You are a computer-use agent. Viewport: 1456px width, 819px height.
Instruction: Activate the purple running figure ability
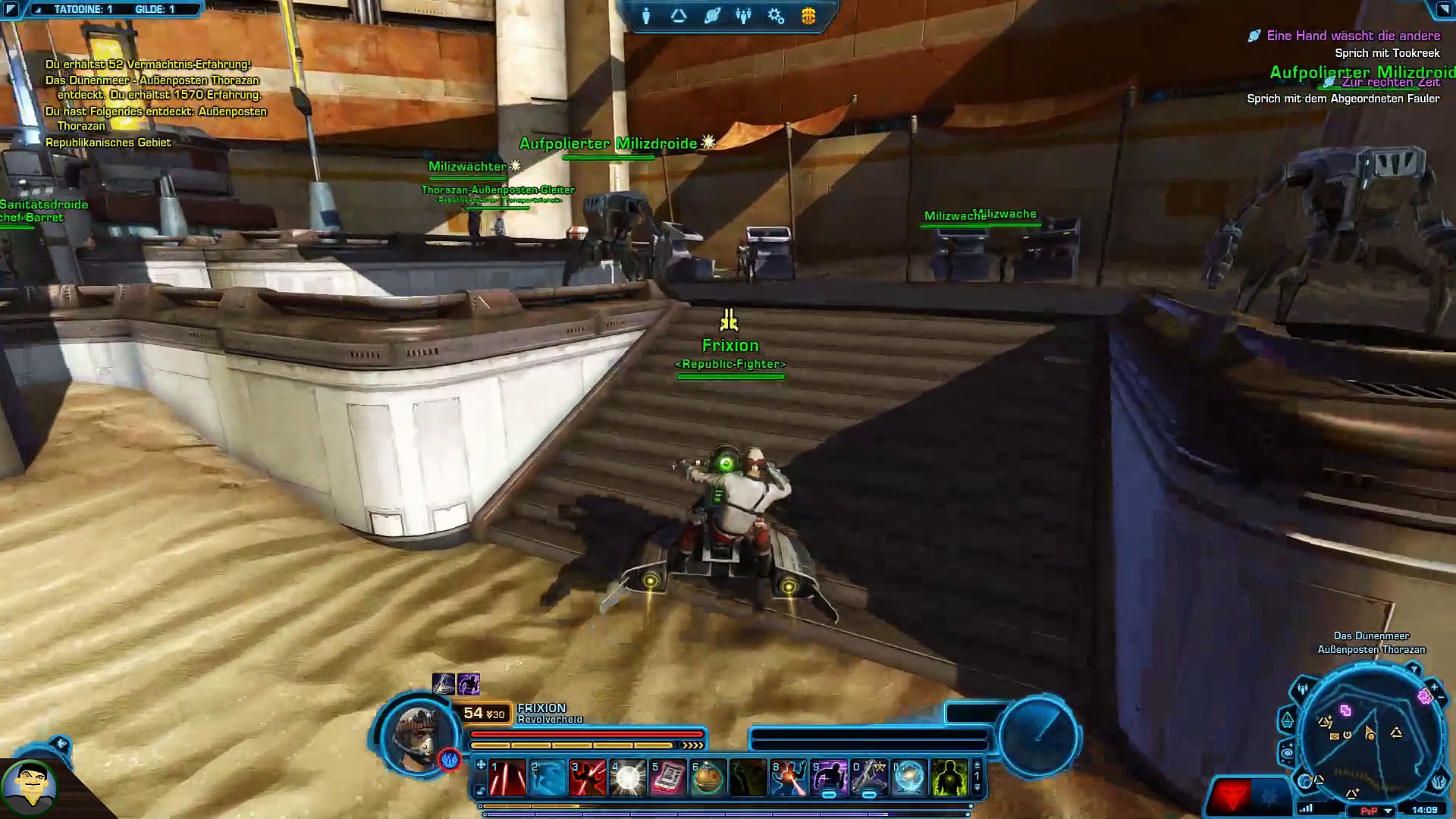829,778
